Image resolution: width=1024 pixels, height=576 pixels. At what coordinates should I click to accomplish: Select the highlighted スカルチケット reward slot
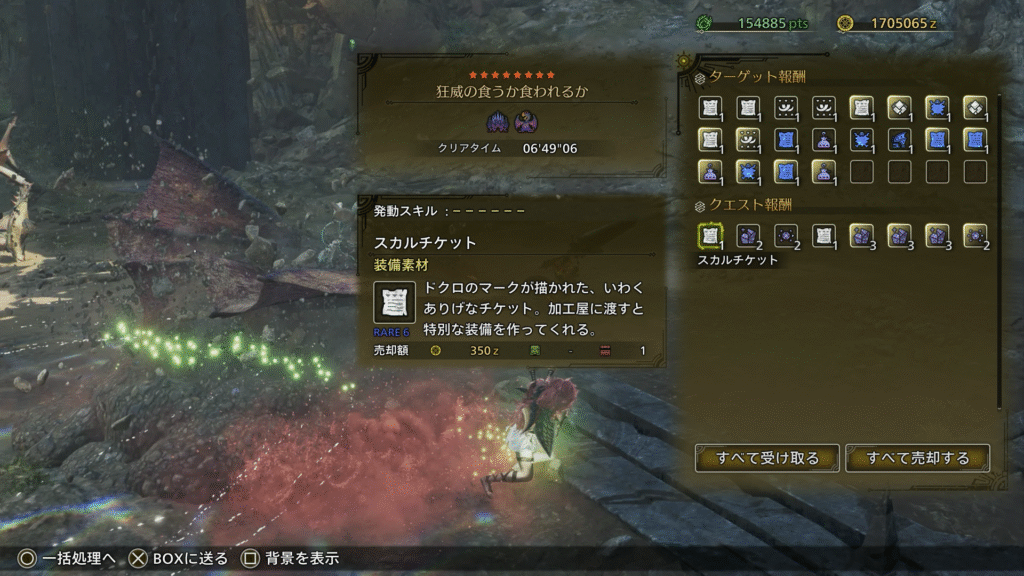point(710,236)
